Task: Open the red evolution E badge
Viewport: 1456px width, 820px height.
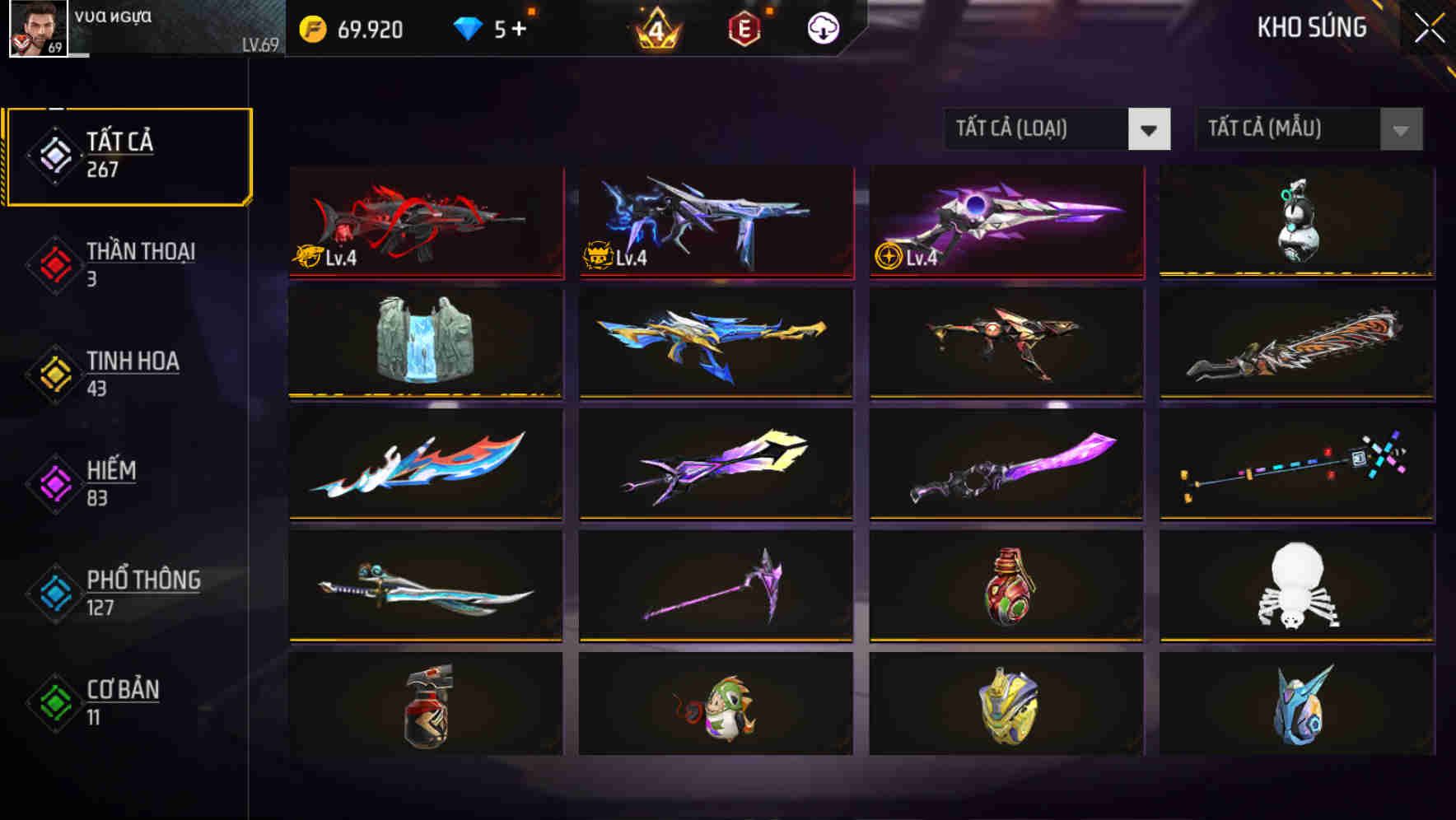Action: point(742,29)
